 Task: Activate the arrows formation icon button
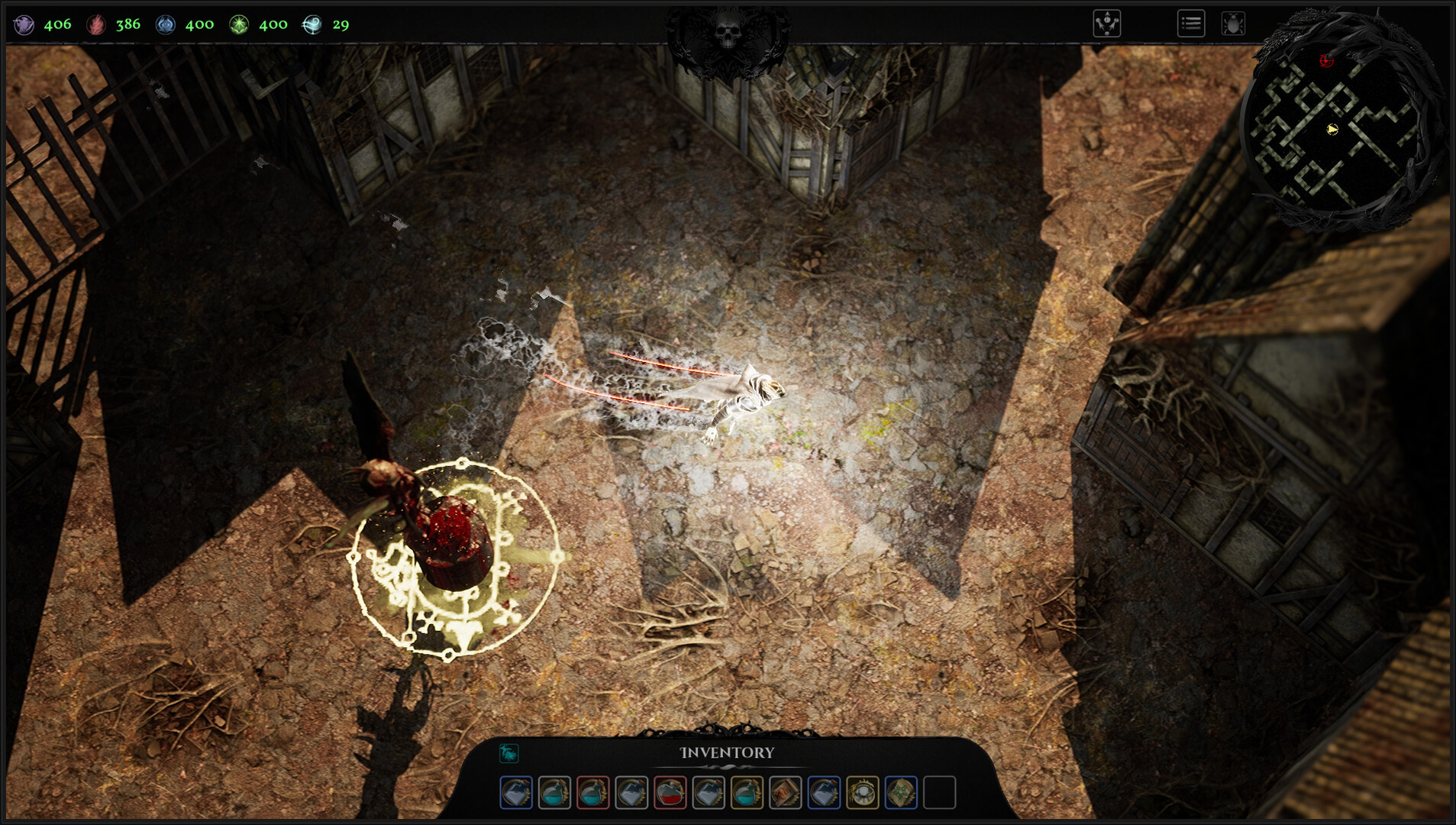(1106, 24)
